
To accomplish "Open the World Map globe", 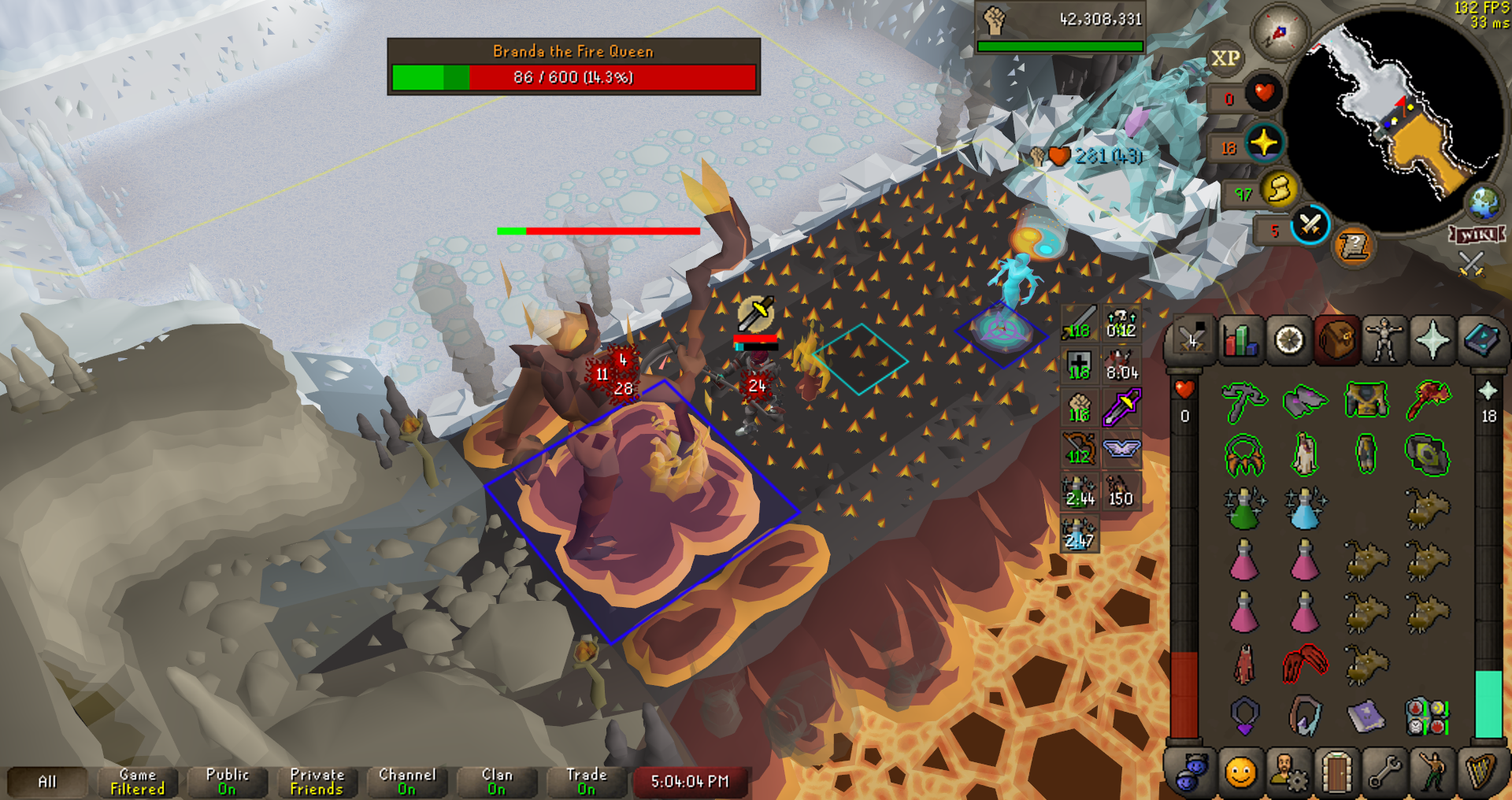I will (x=1484, y=202).
